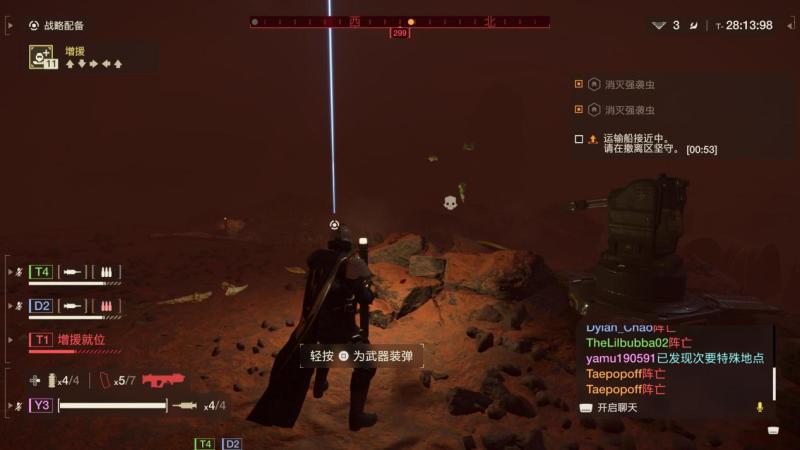This screenshot has height=450, width=800.
Task: Click the extraction objective 运输船接近中 checkbox
Action: [579, 139]
